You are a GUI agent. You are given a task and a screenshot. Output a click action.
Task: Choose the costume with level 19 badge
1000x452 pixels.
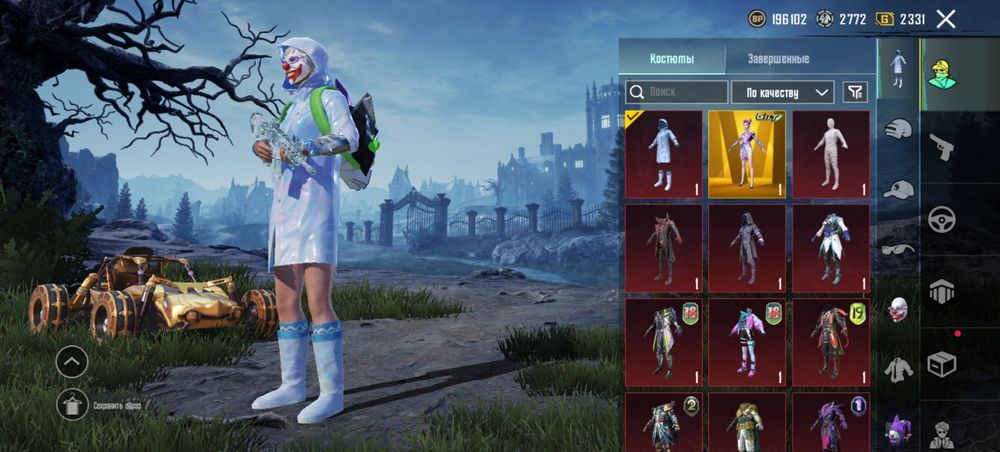pyautogui.click(x=830, y=341)
